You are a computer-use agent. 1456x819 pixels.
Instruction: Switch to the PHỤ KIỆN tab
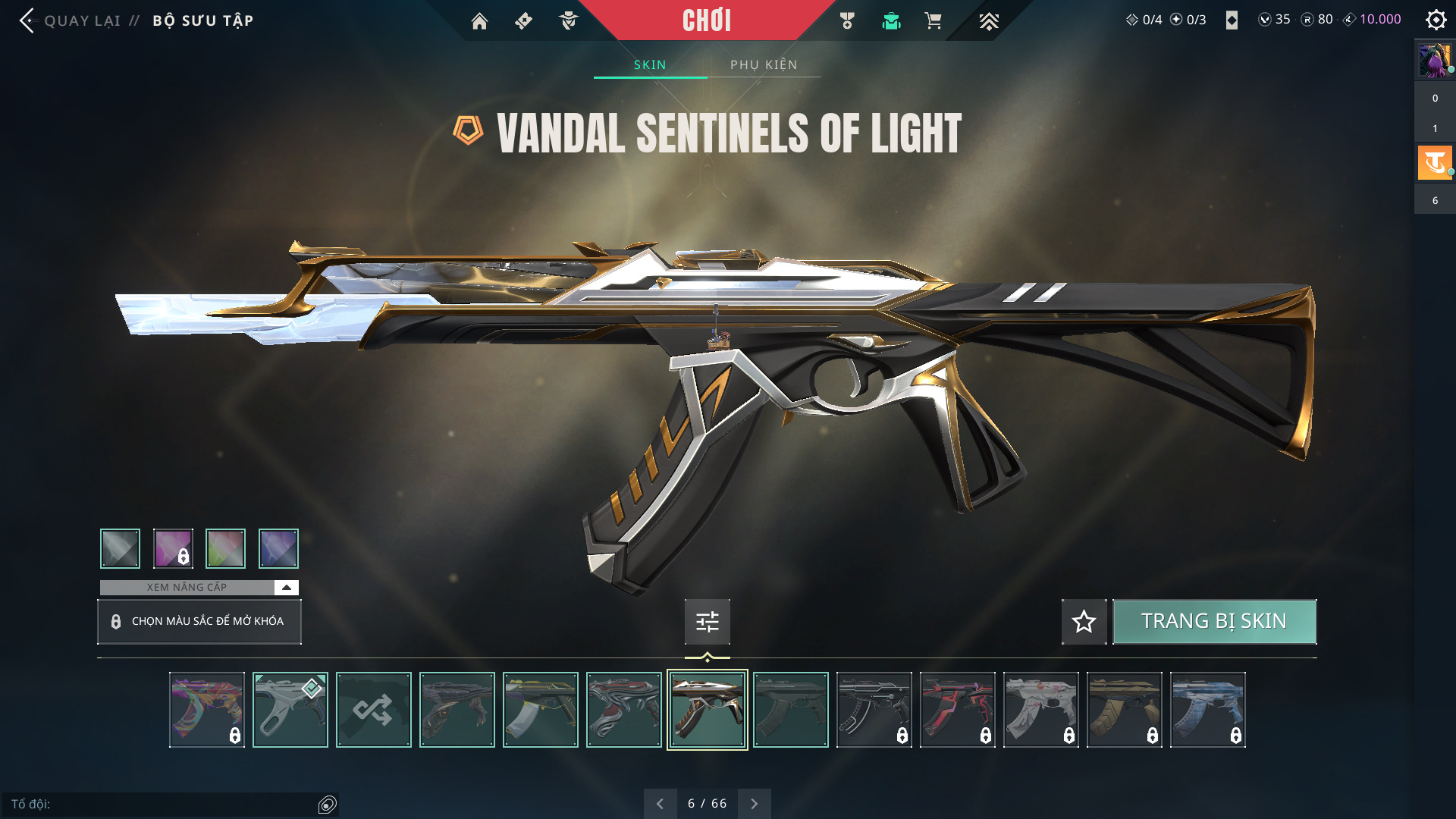coord(764,64)
